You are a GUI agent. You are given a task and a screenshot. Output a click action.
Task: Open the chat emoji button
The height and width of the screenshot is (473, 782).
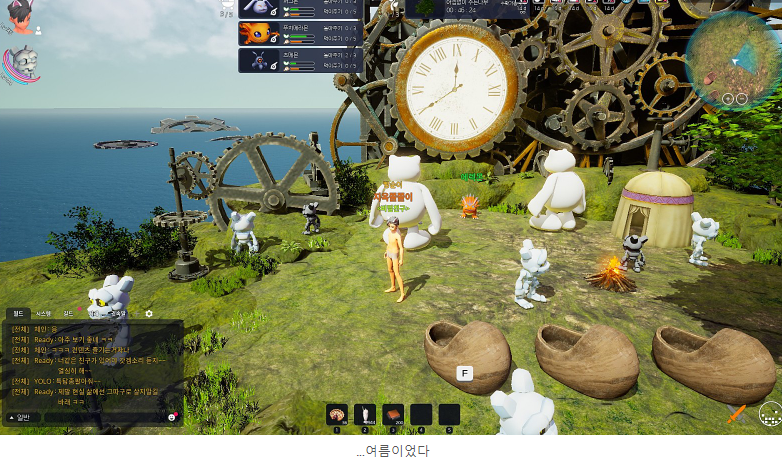point(172,417)
